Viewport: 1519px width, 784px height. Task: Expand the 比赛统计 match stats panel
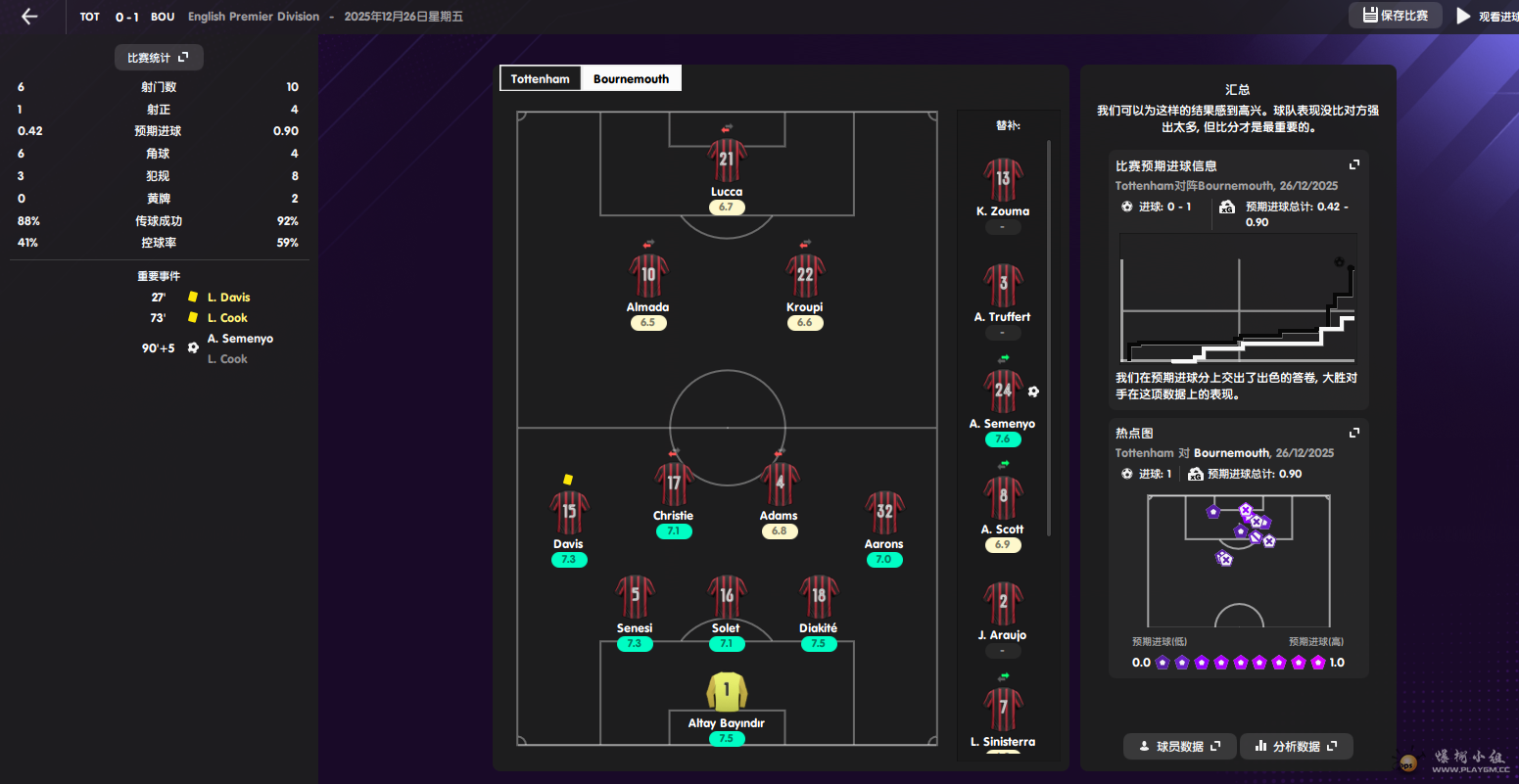click(x=158, y=58)
